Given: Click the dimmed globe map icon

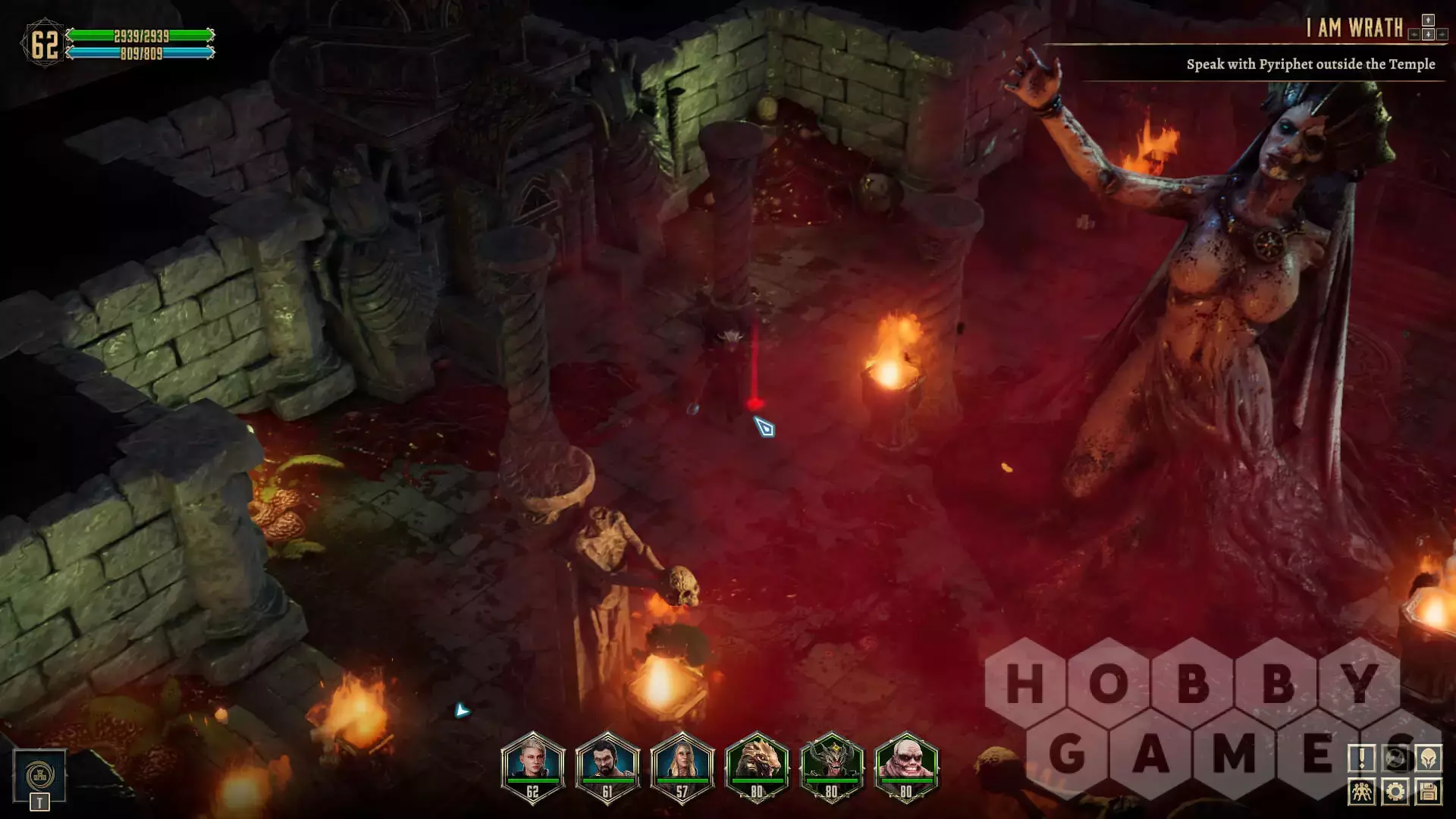Looking at the screenshot, I should click(1395, 758).
